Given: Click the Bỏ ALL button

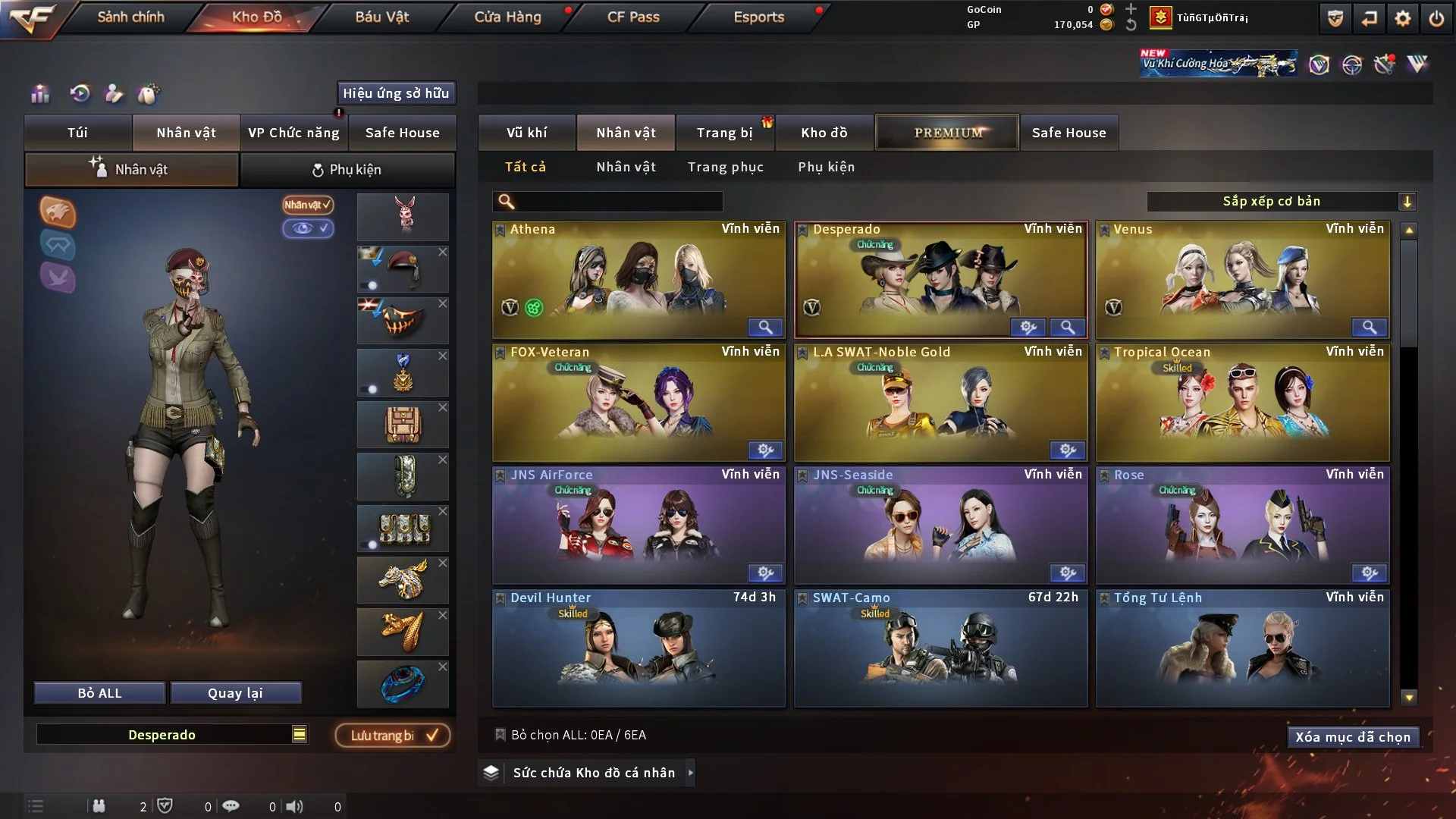Looking at the screenshot, I should click(x=99, y=693).
